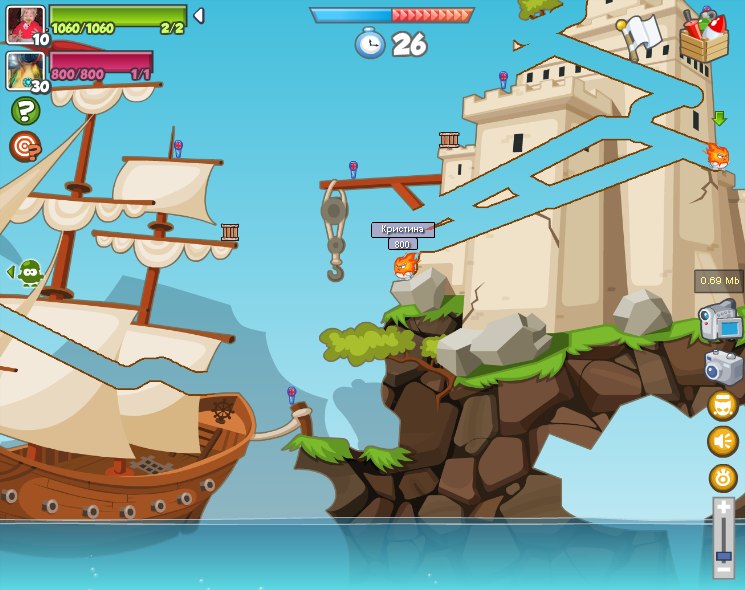Collapse the team panel with the white arrow

pos(199,16)
